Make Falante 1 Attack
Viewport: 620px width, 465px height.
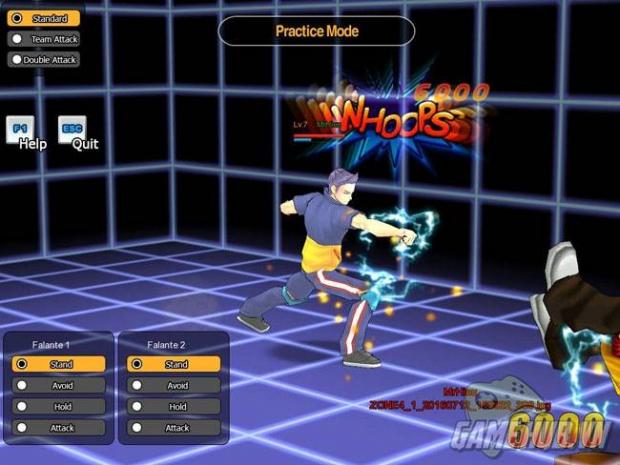pyautogui.click(x=59, y=428)
